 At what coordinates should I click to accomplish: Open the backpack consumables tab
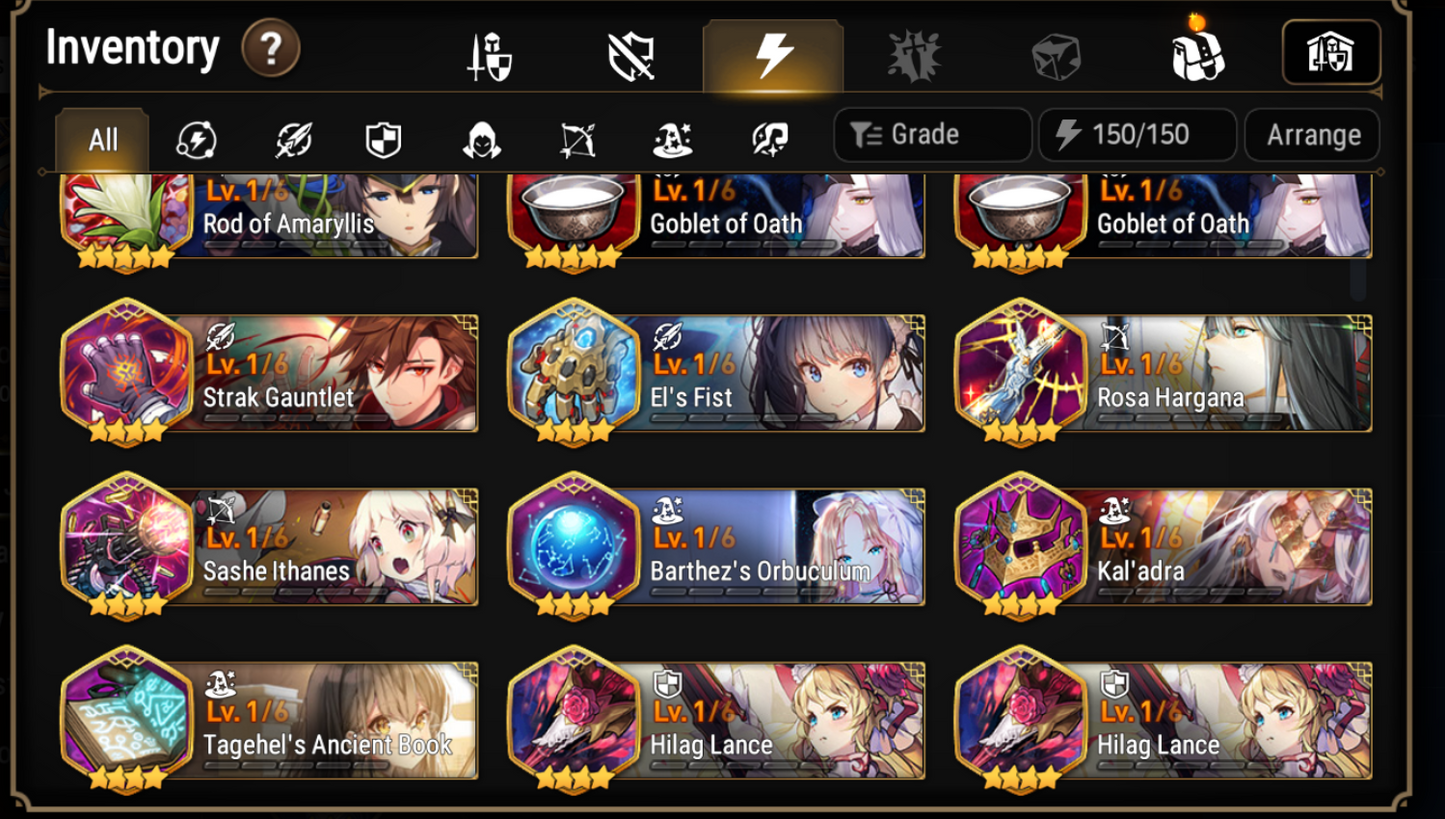click(x=1196, y=55)
